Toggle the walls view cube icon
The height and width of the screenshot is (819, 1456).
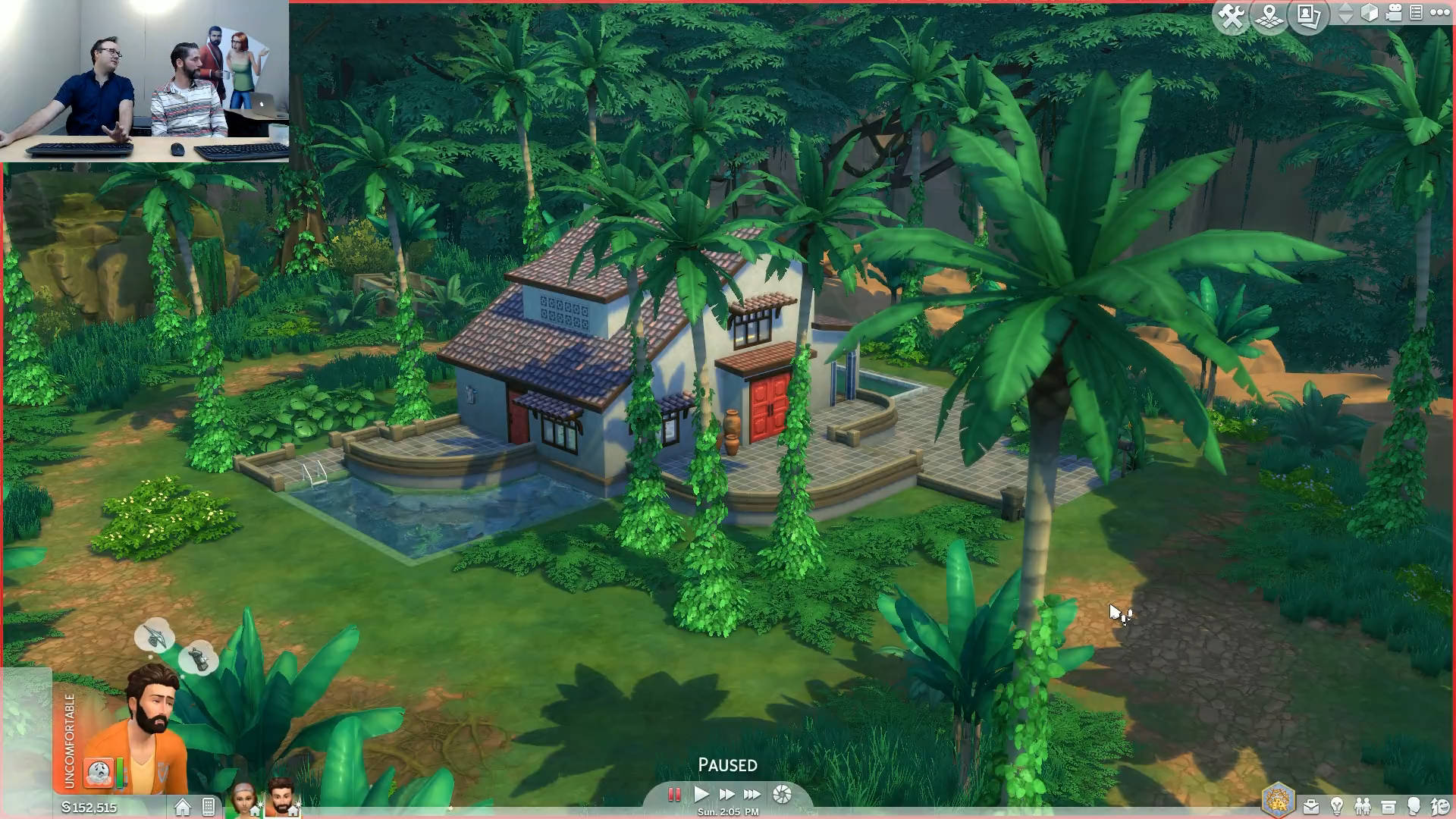tap(1370, 13)
